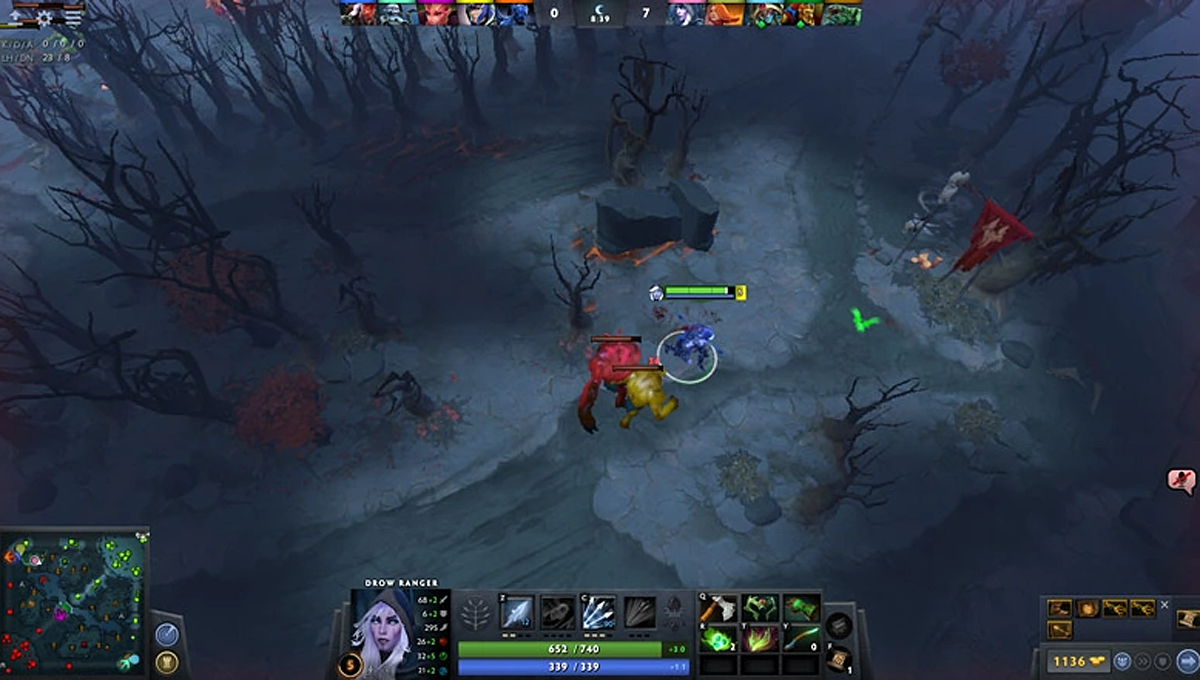Select the green gem item with 2 charges
Image resolution: width=1200 pixels, height=680 pixels.
(718, 639)
